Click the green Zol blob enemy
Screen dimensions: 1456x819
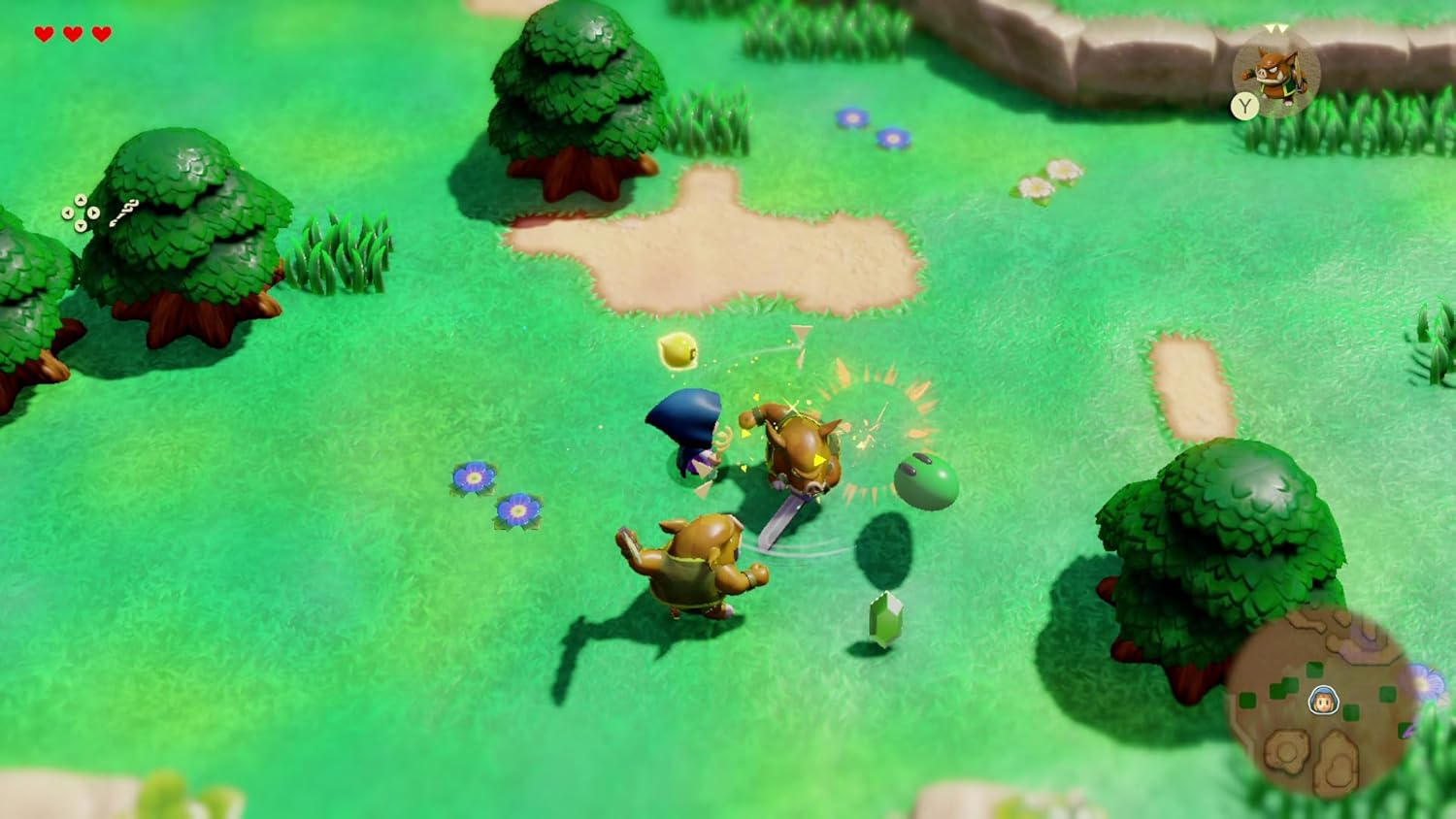coord(923,480)
